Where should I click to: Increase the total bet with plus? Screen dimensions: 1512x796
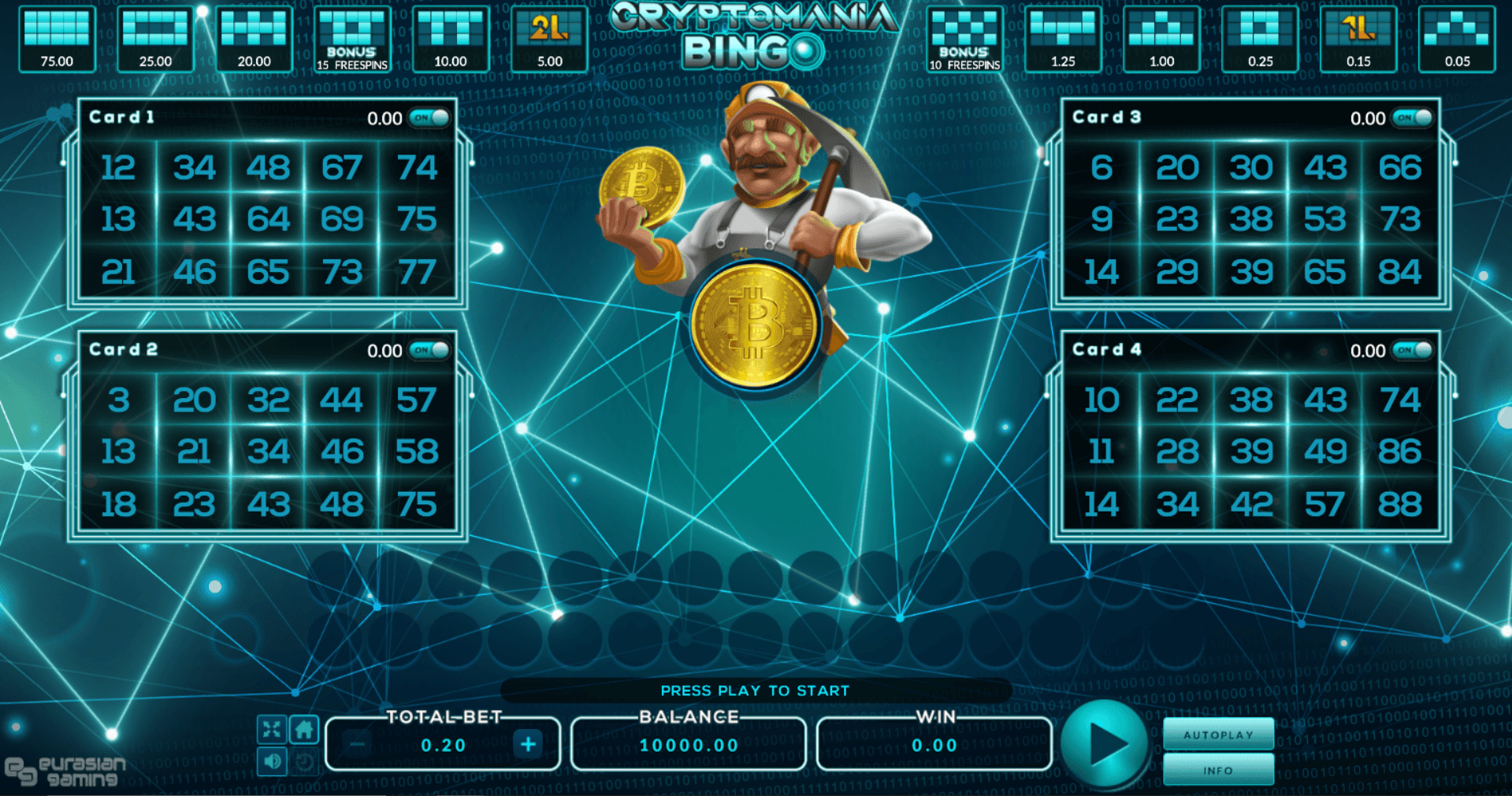click(x=528, y=743)
